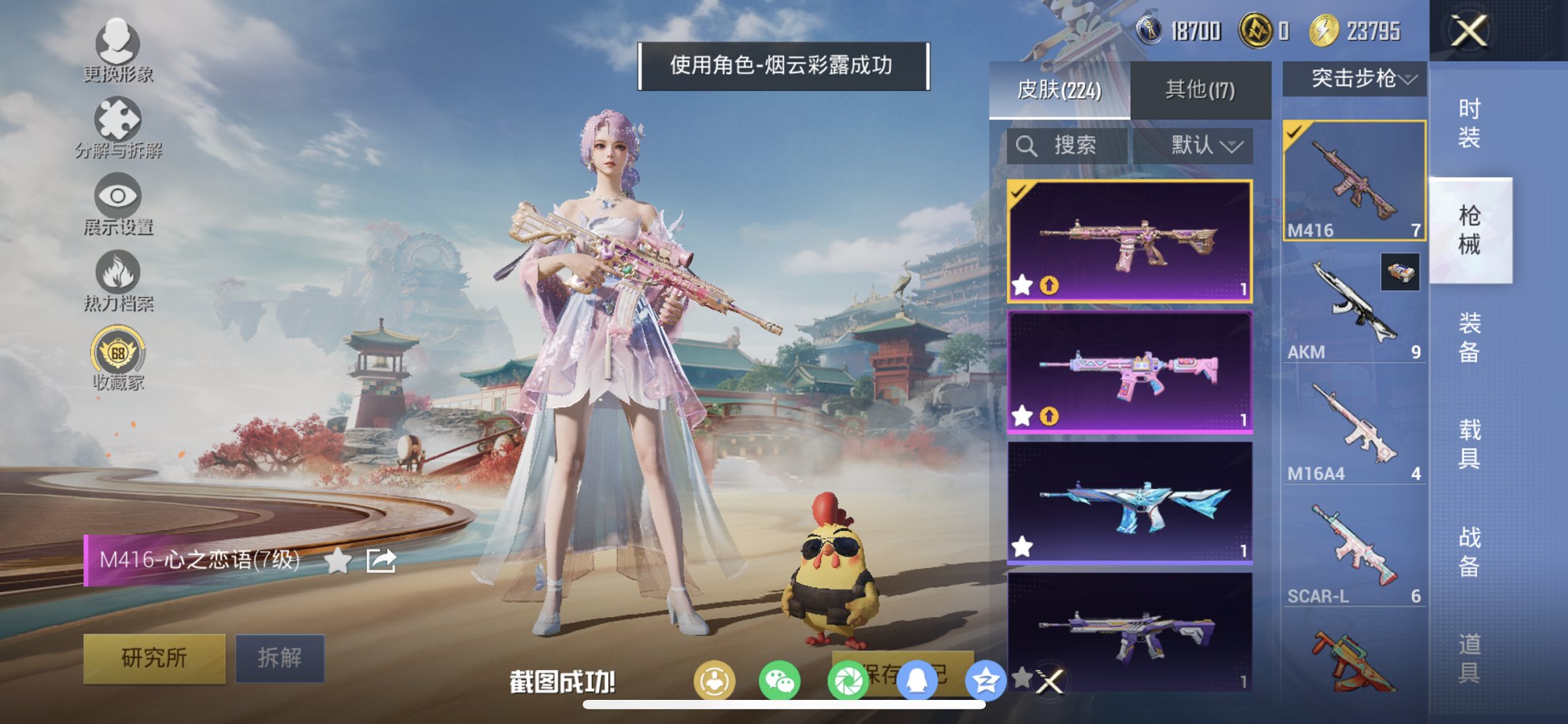Share screenshot via QQ penguin icon
This screenshot has height=724, width=1568.
coord(917,680)
